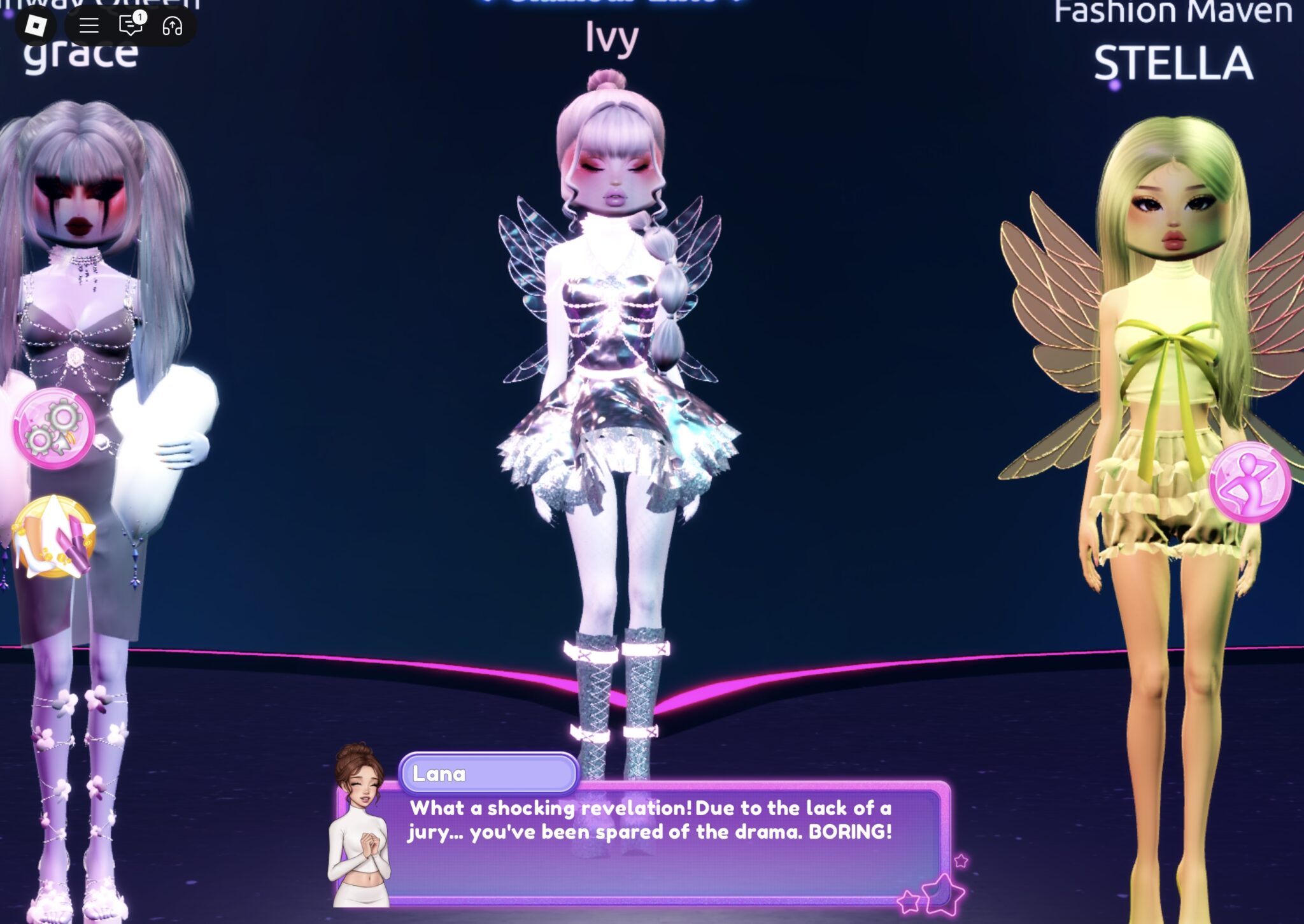Open the pink pose figure button
Image resolution: width=1304 pixels, height=924 pixels.
point(1249,482)
